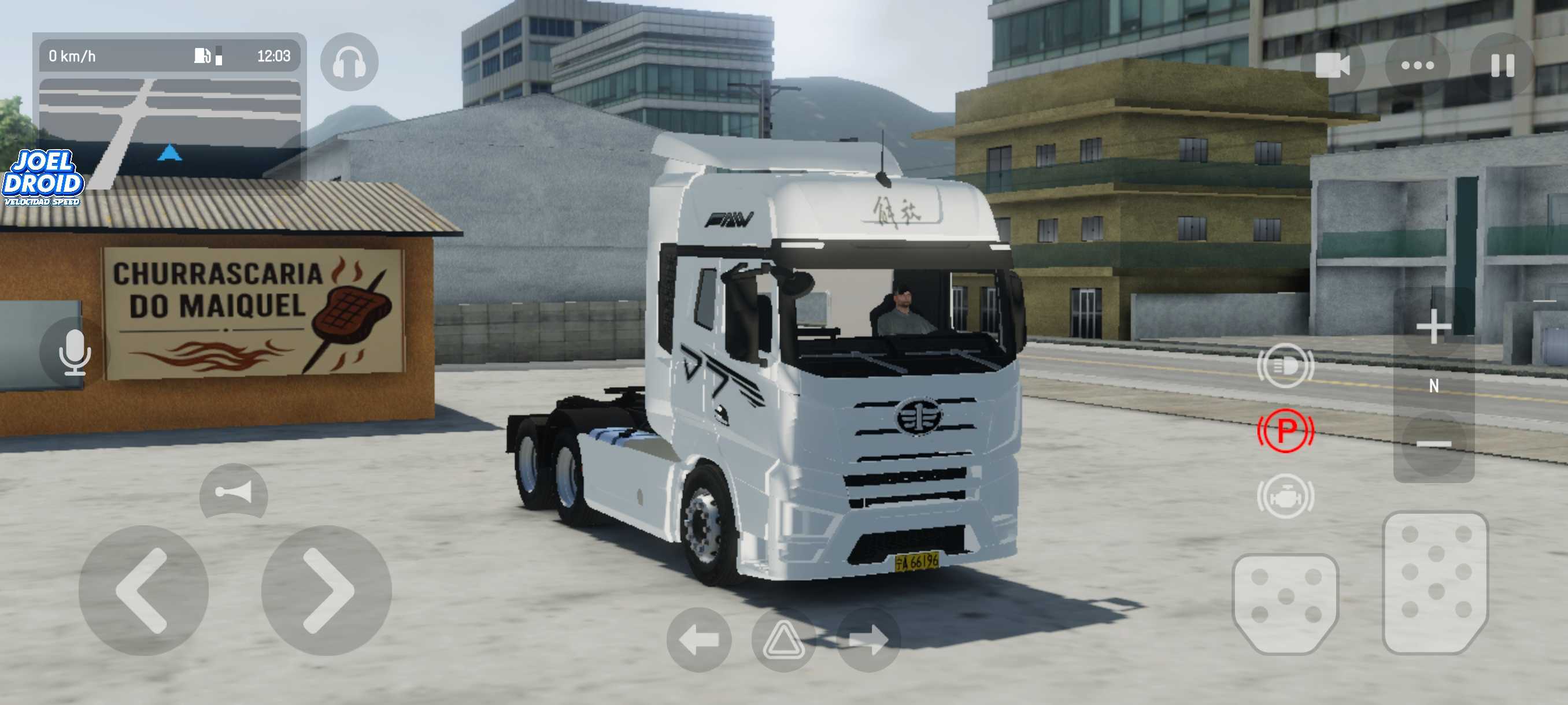The image size is (1568, 705).
Task: Open the three-dots options menu
Action: click(1417, 65)
